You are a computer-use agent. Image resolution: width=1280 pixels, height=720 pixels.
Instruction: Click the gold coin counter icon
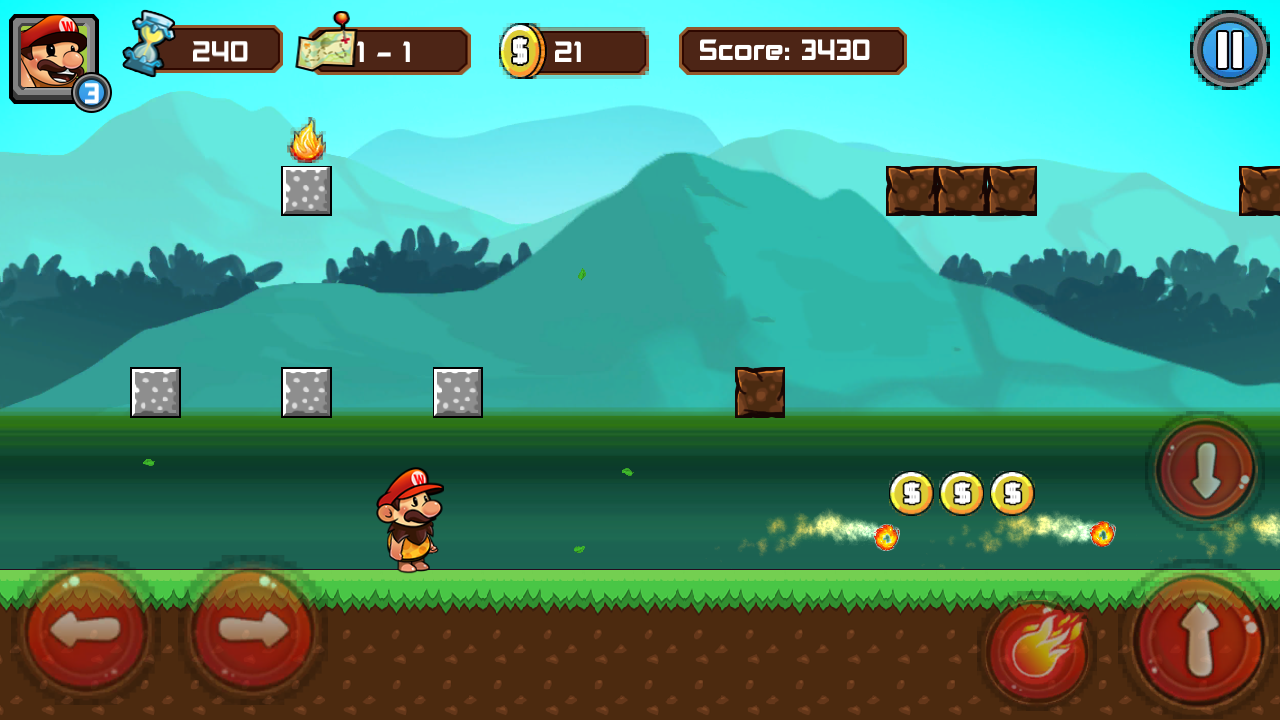tap(522, 49)
